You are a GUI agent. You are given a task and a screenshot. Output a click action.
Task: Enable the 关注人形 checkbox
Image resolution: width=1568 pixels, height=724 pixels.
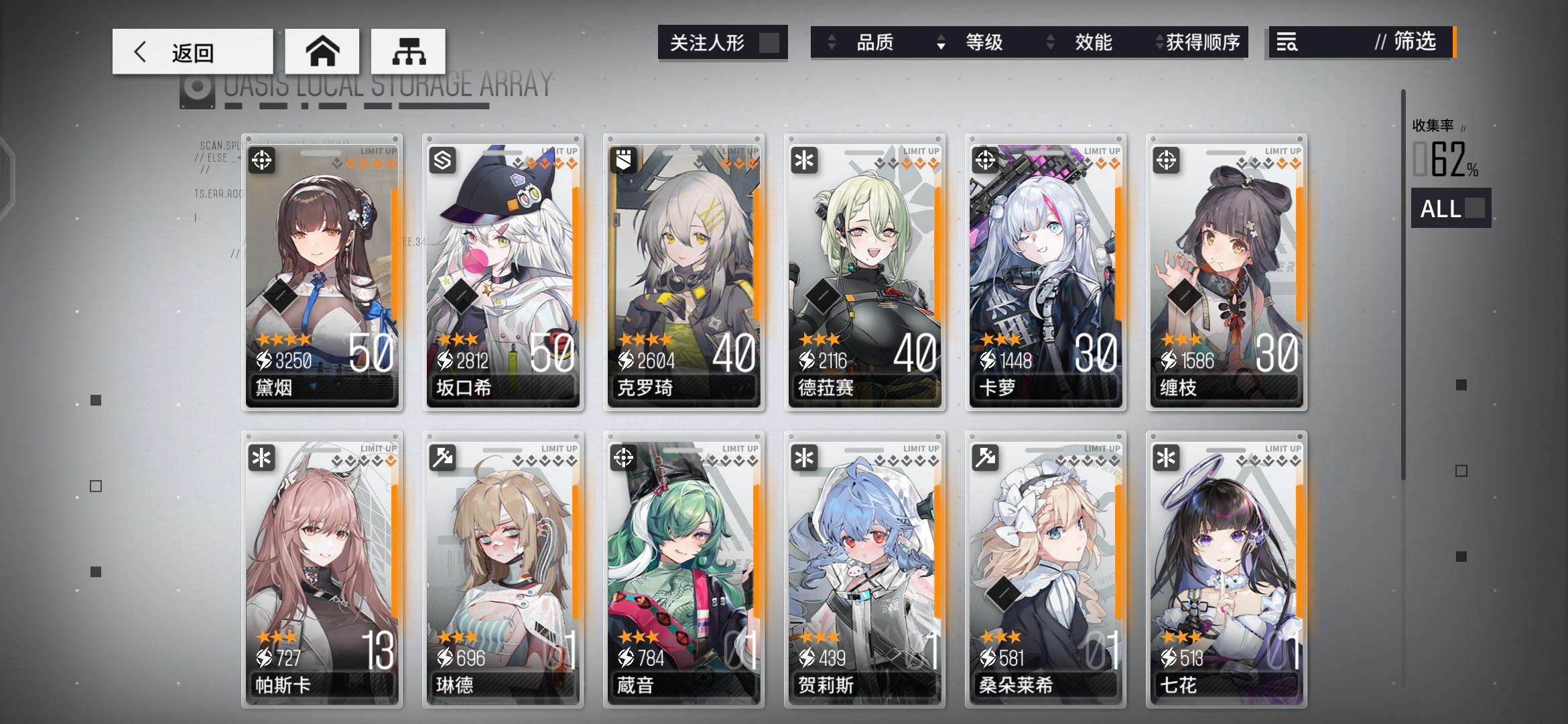[x=768, y=42]
